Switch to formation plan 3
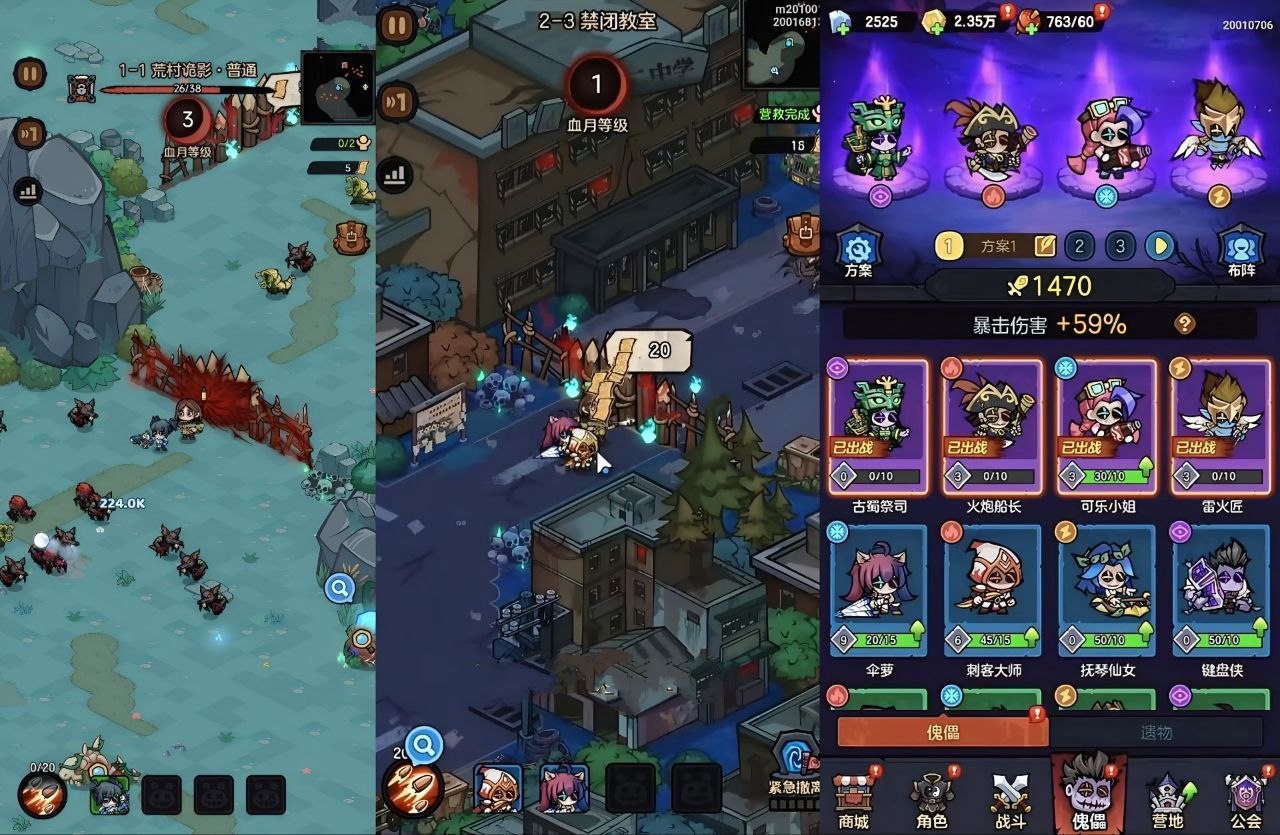1280x835 pixels. [1120, 246]
